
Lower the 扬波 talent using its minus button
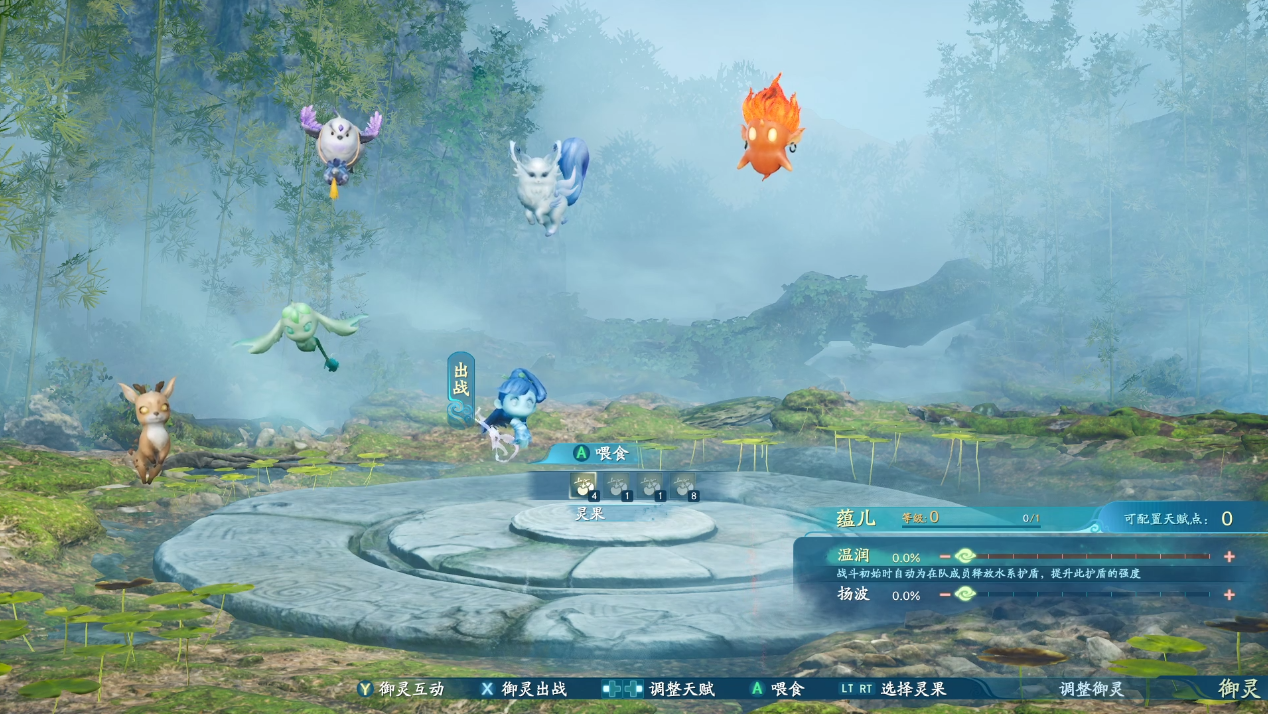[945, 595]
